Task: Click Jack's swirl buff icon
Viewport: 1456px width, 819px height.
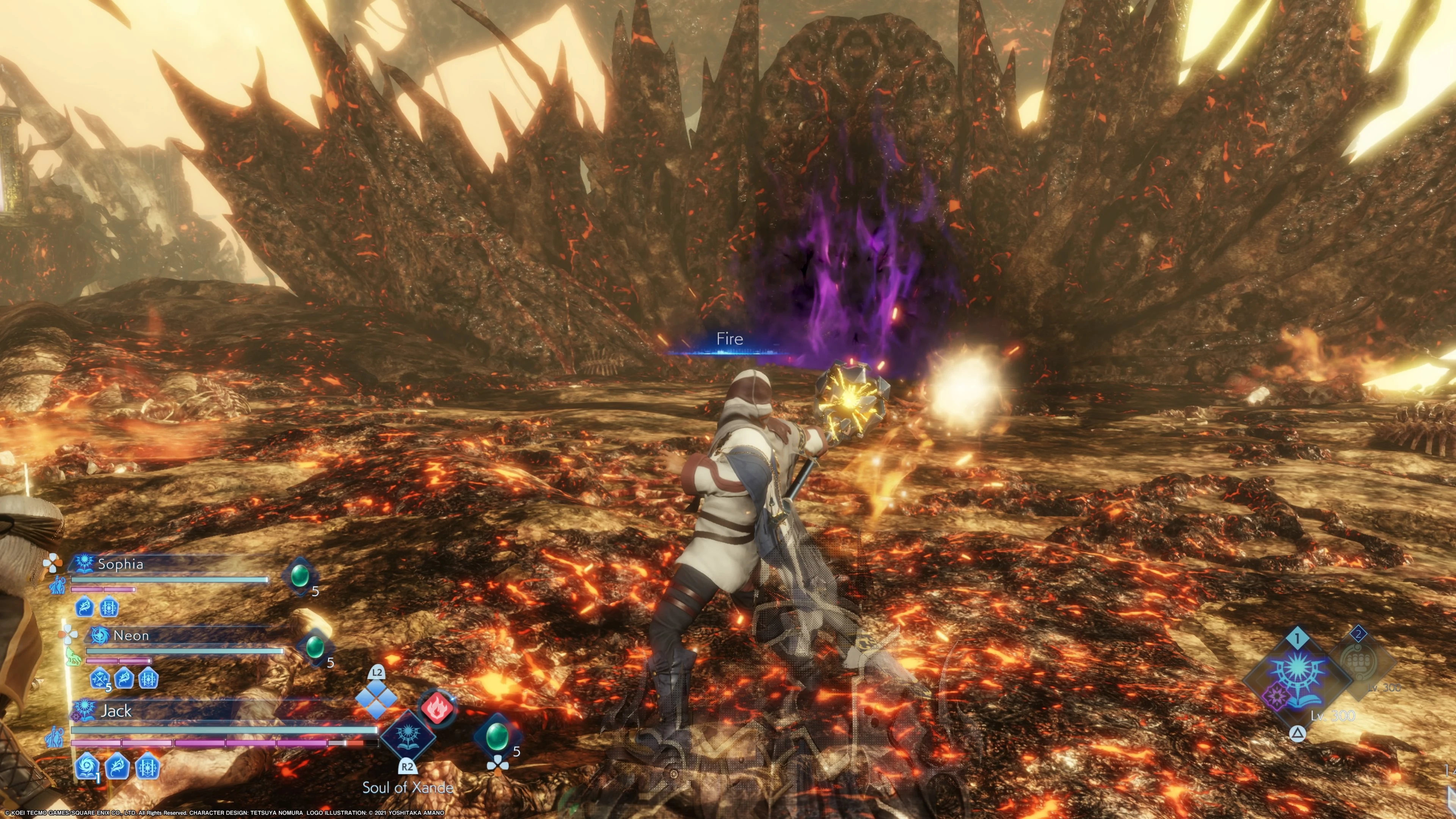Action: (x=86, y=766)
